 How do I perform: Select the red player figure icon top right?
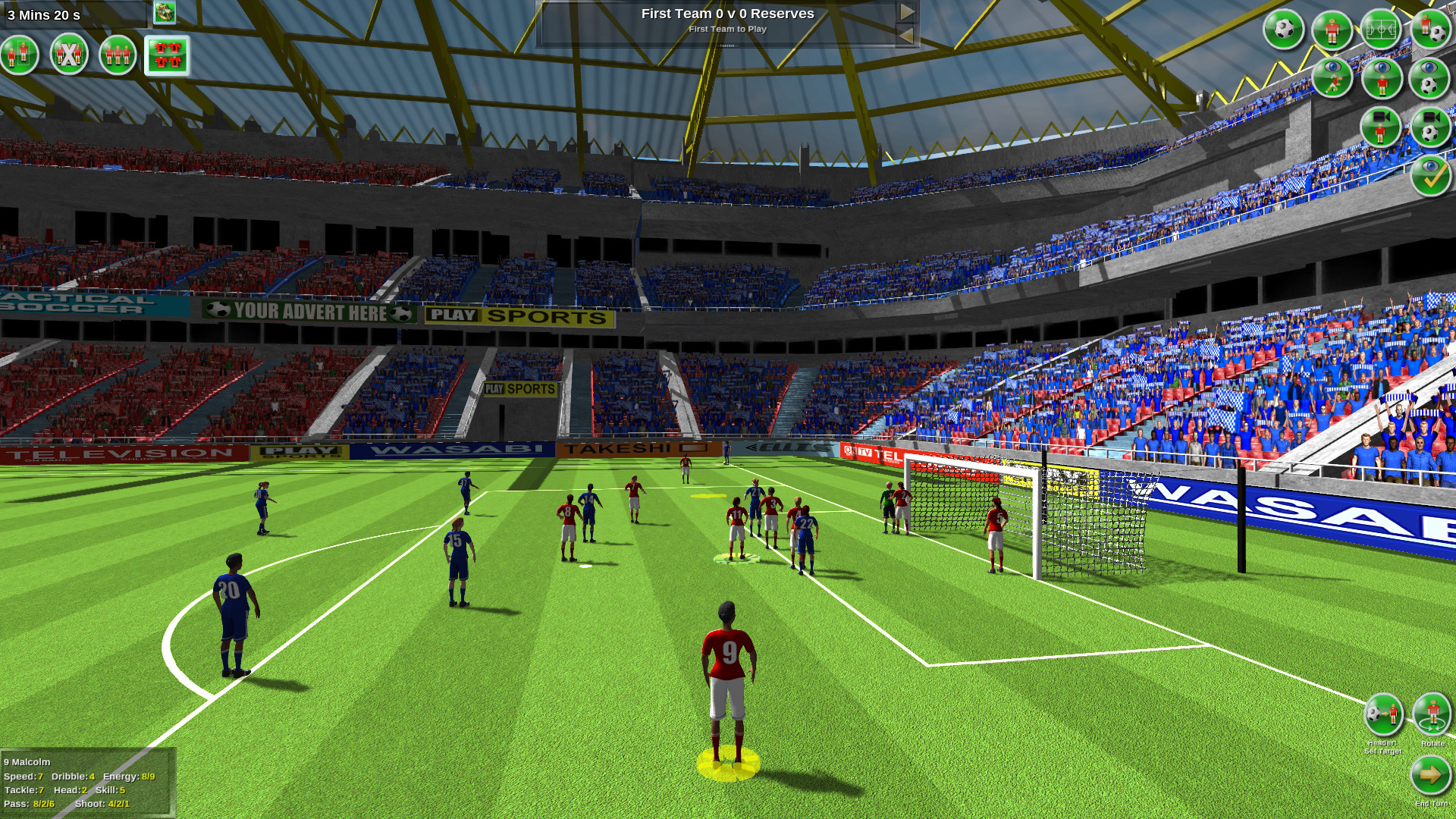point(1332,30)
